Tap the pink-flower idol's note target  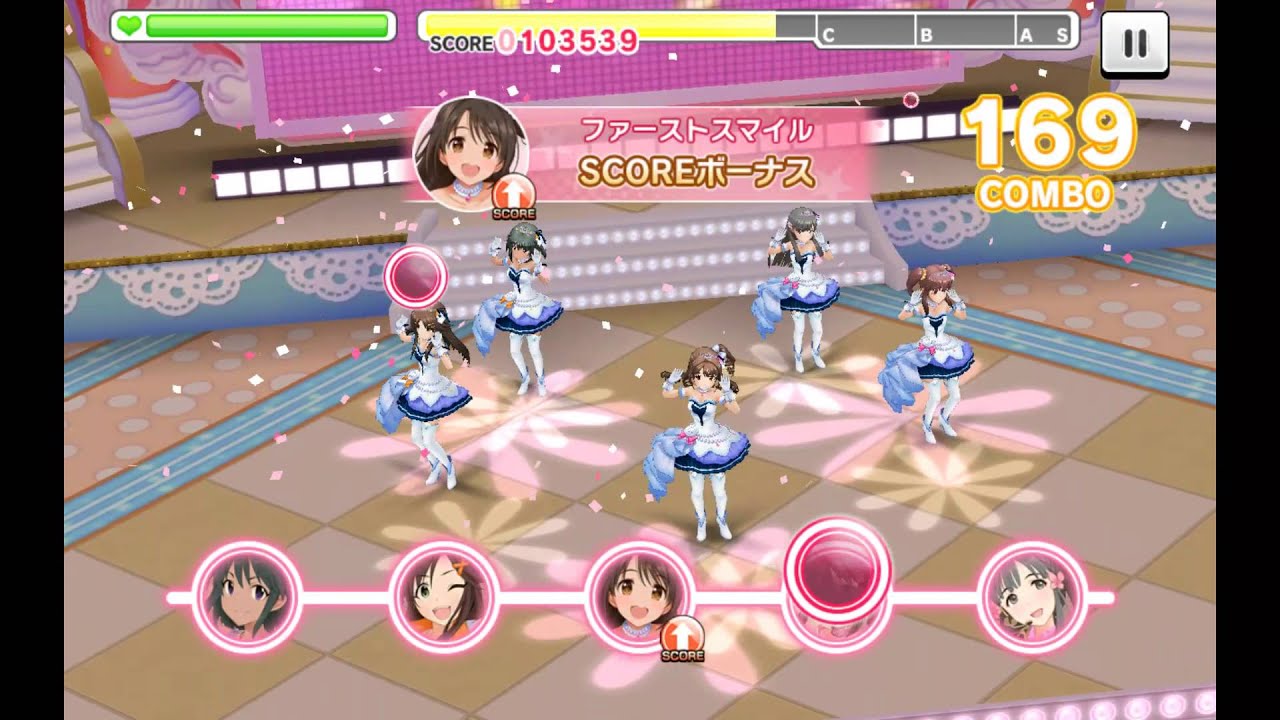click(1032, 597)
